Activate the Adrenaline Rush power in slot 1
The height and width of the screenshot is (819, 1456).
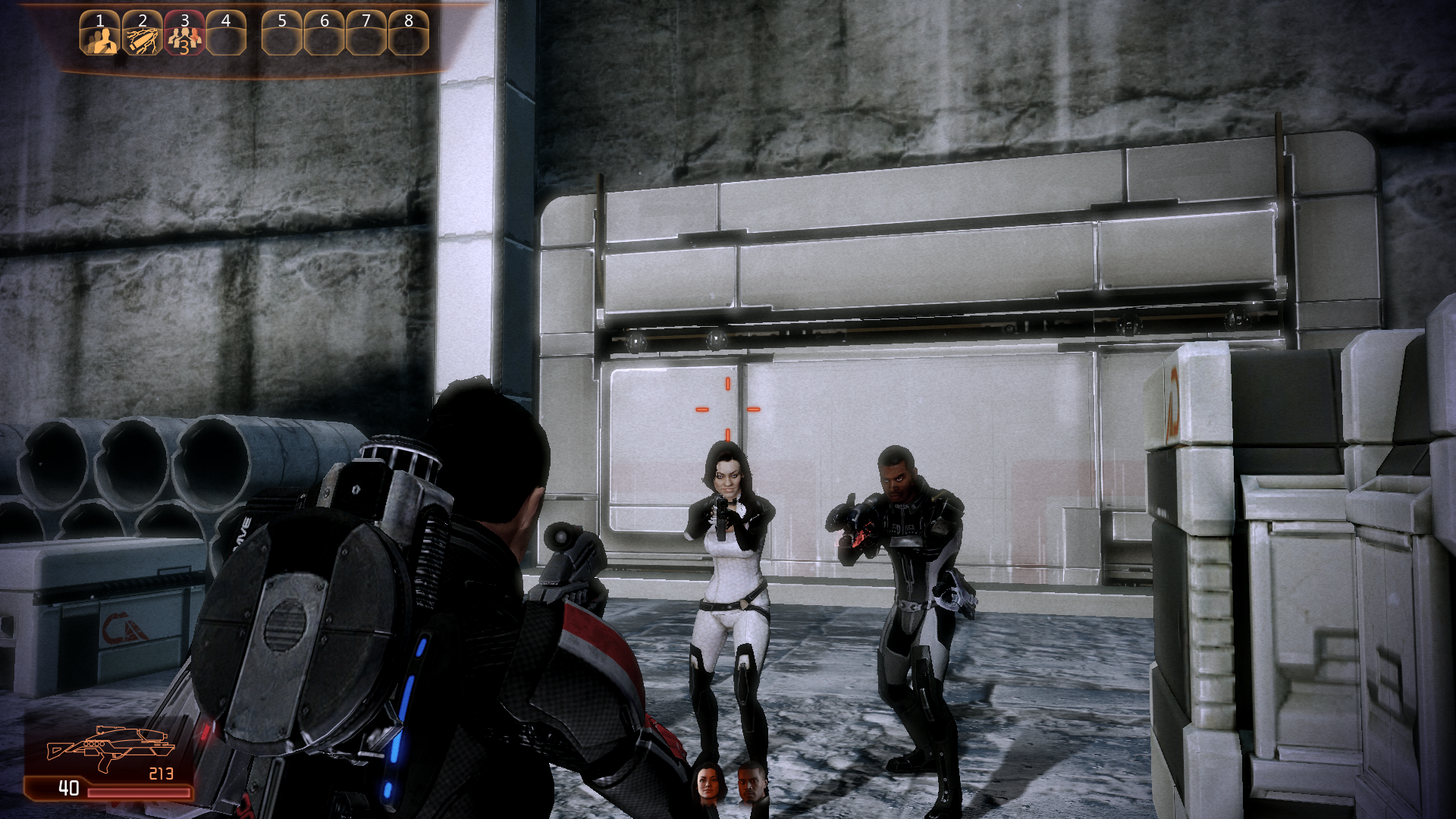100,34
